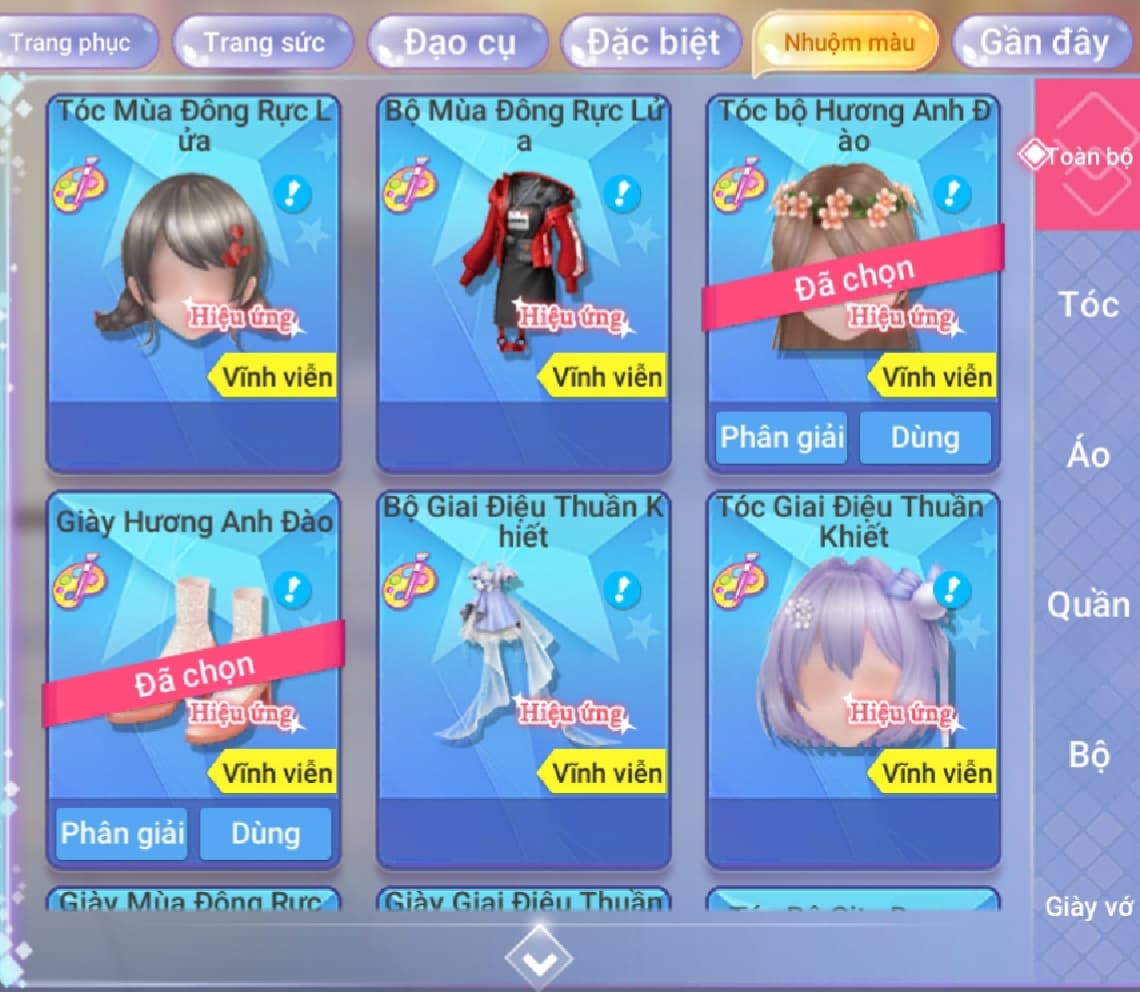Click Phân giải on Tóc bộ Hương Anh Đào
1140x992 pixels.
click(x=782, y=438)
